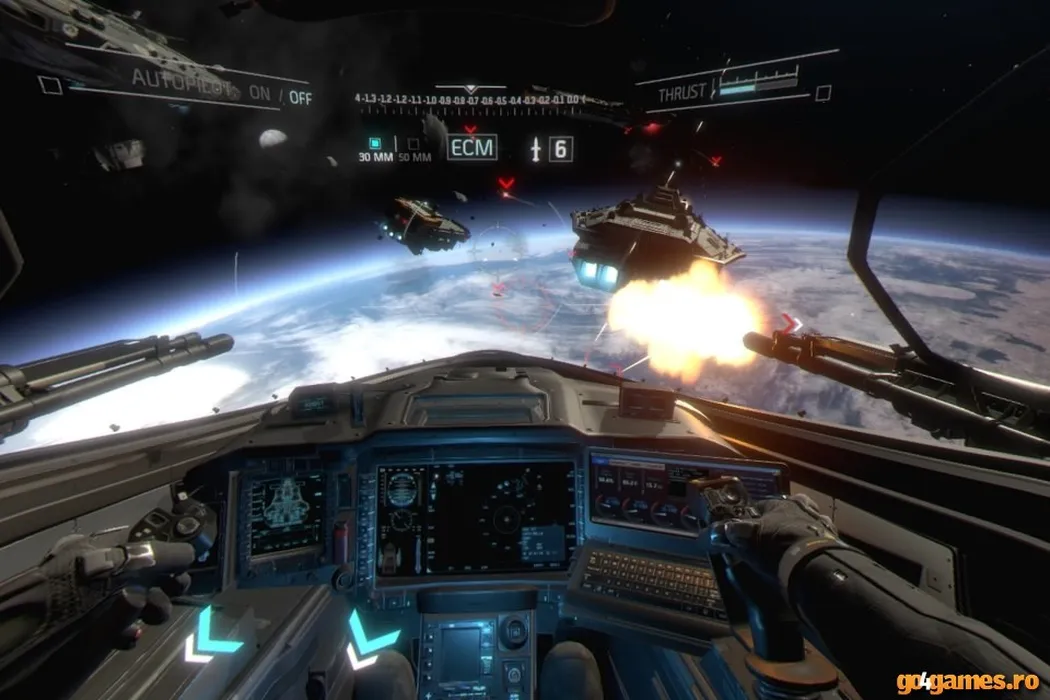Switch autopilot to OFF
This screenshot has width=1050, height=700.
[300, 99]
